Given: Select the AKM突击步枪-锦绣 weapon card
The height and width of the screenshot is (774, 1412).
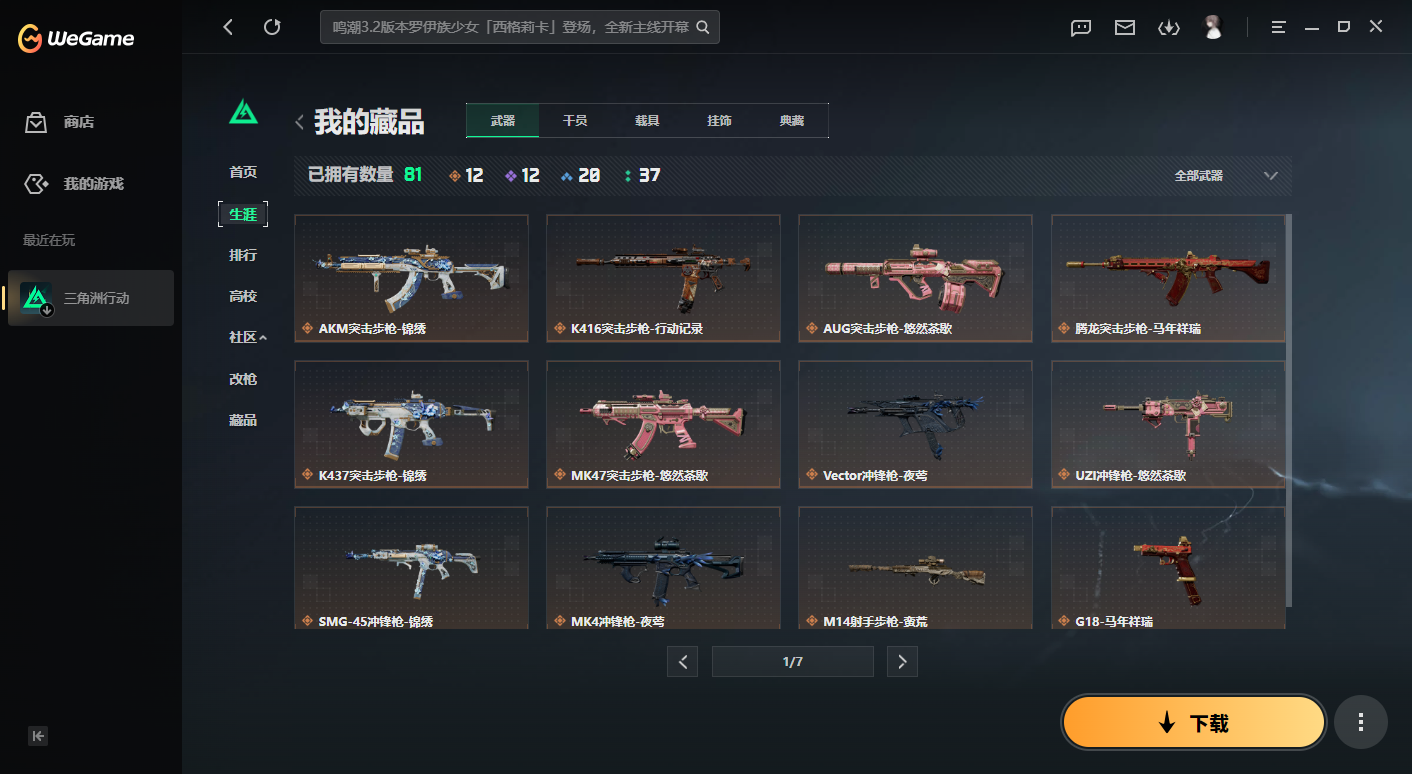Looking at the screenshot, I should coord(411,278).
